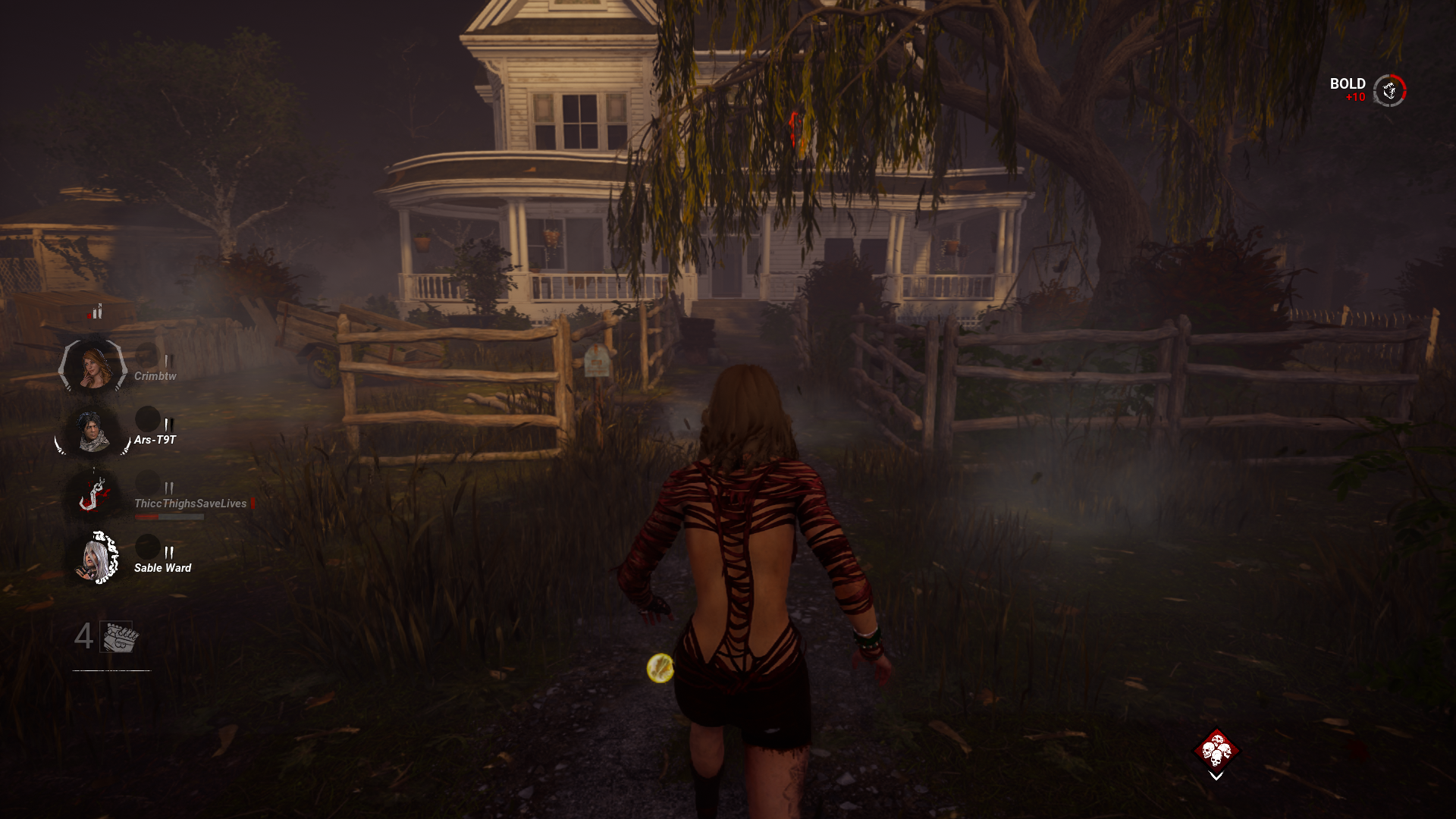Select Ars-T9T's character portrait
Image resolution: width=1456 pixels, height=819 pixels.
click(x=95, y=432)
